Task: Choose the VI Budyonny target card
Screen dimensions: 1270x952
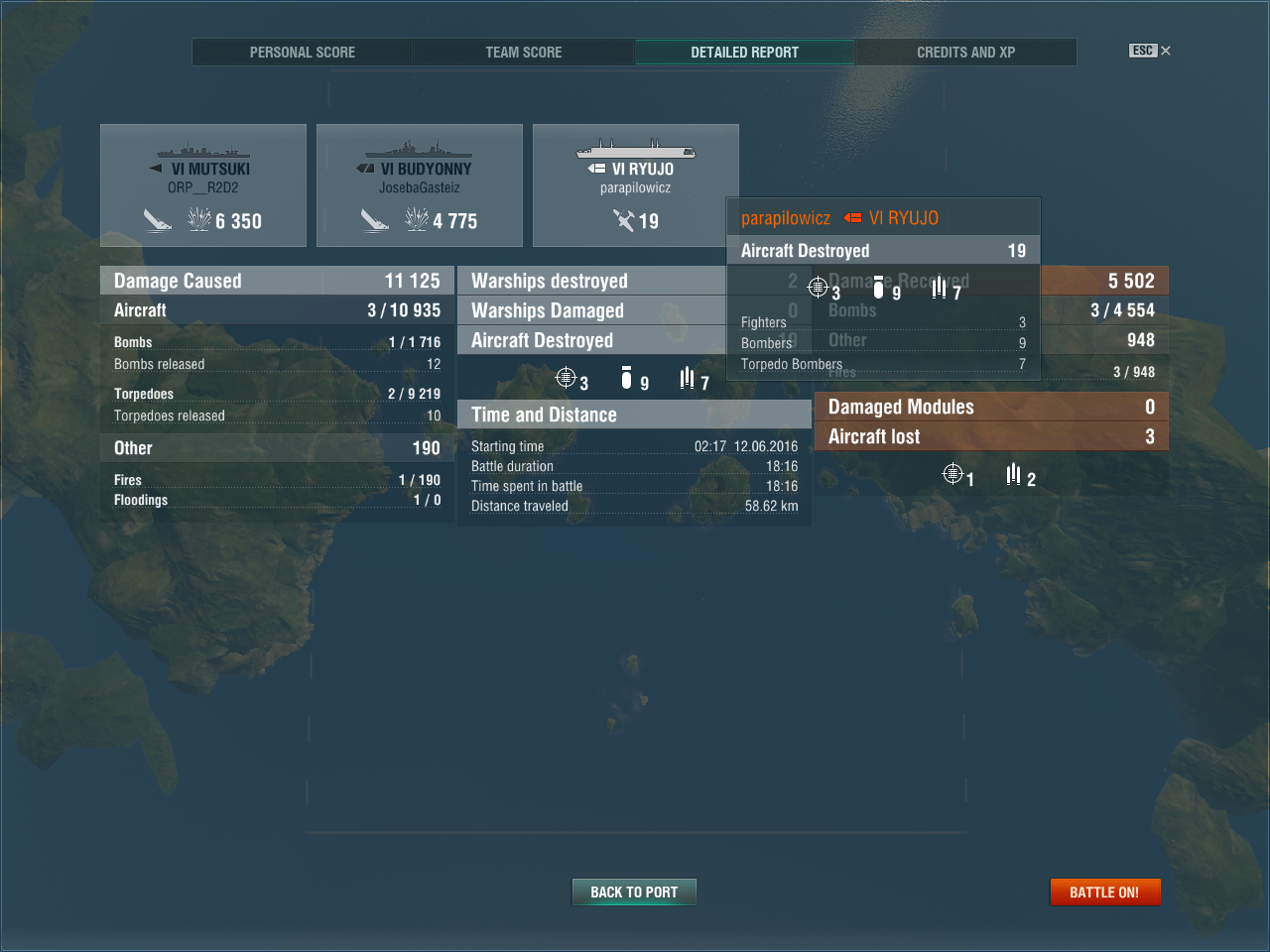Action: point(420,185)
